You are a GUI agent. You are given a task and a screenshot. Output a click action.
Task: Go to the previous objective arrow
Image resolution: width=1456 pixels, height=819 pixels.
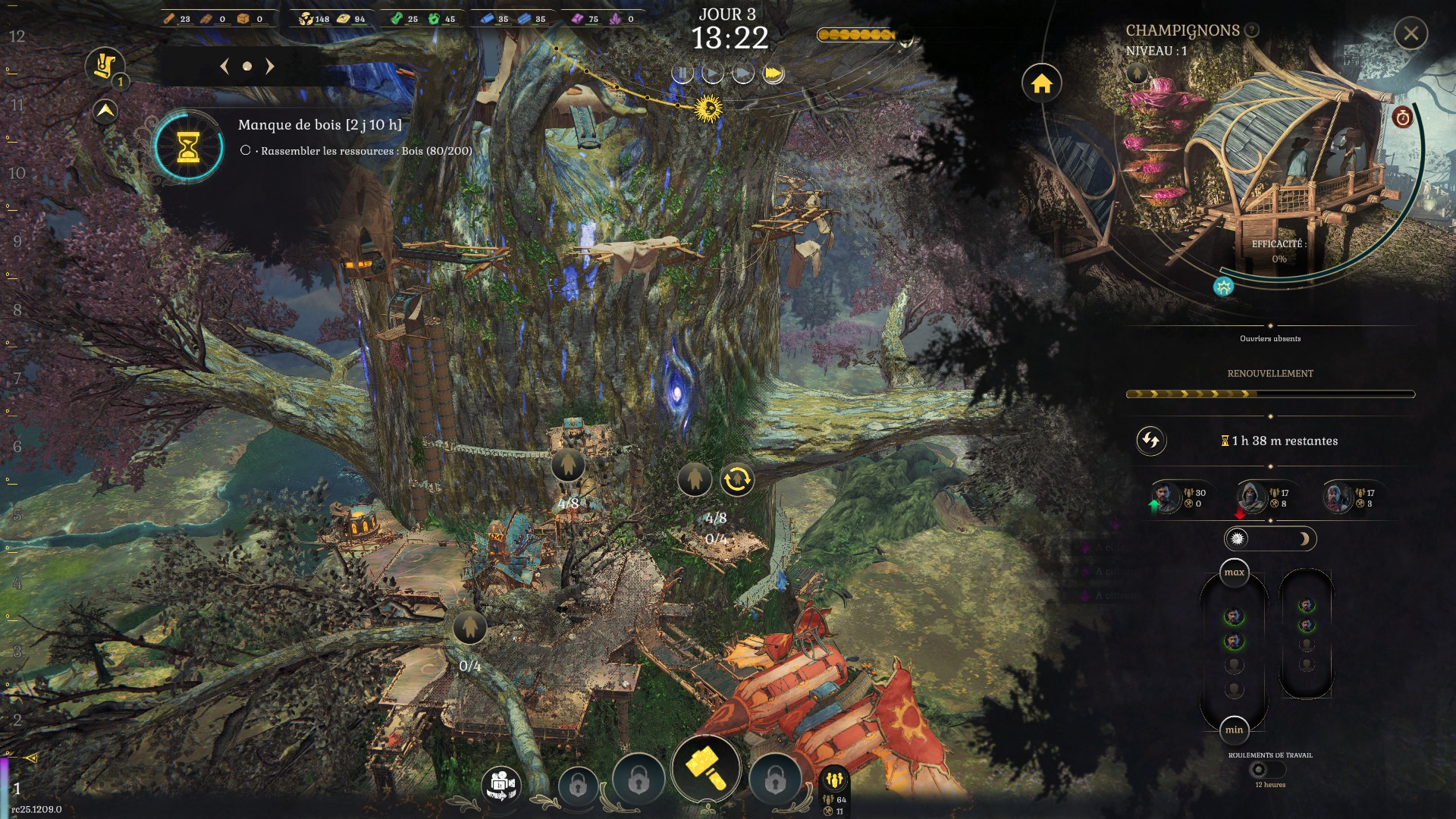(224, 67)
